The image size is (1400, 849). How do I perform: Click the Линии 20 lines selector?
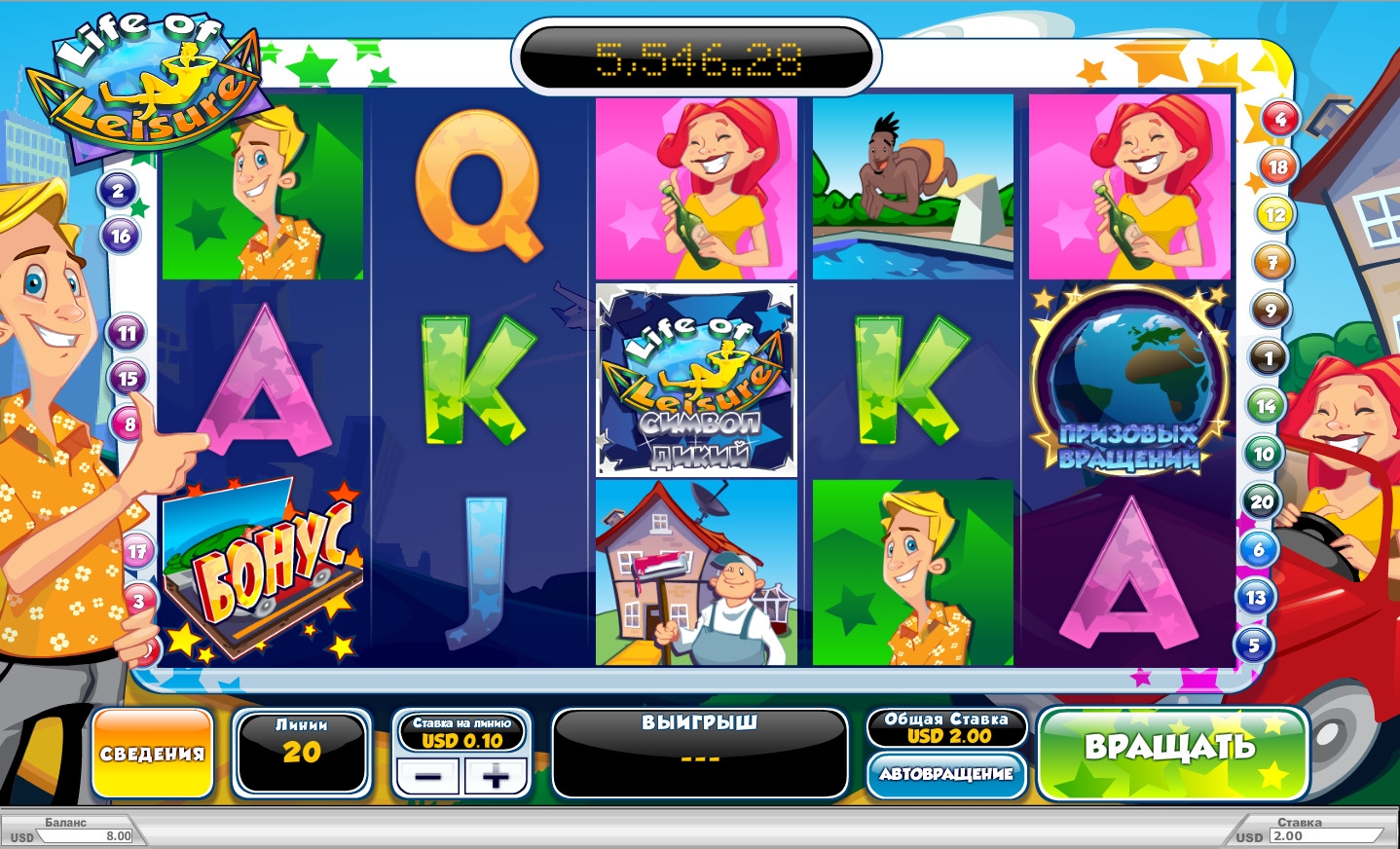302,752
